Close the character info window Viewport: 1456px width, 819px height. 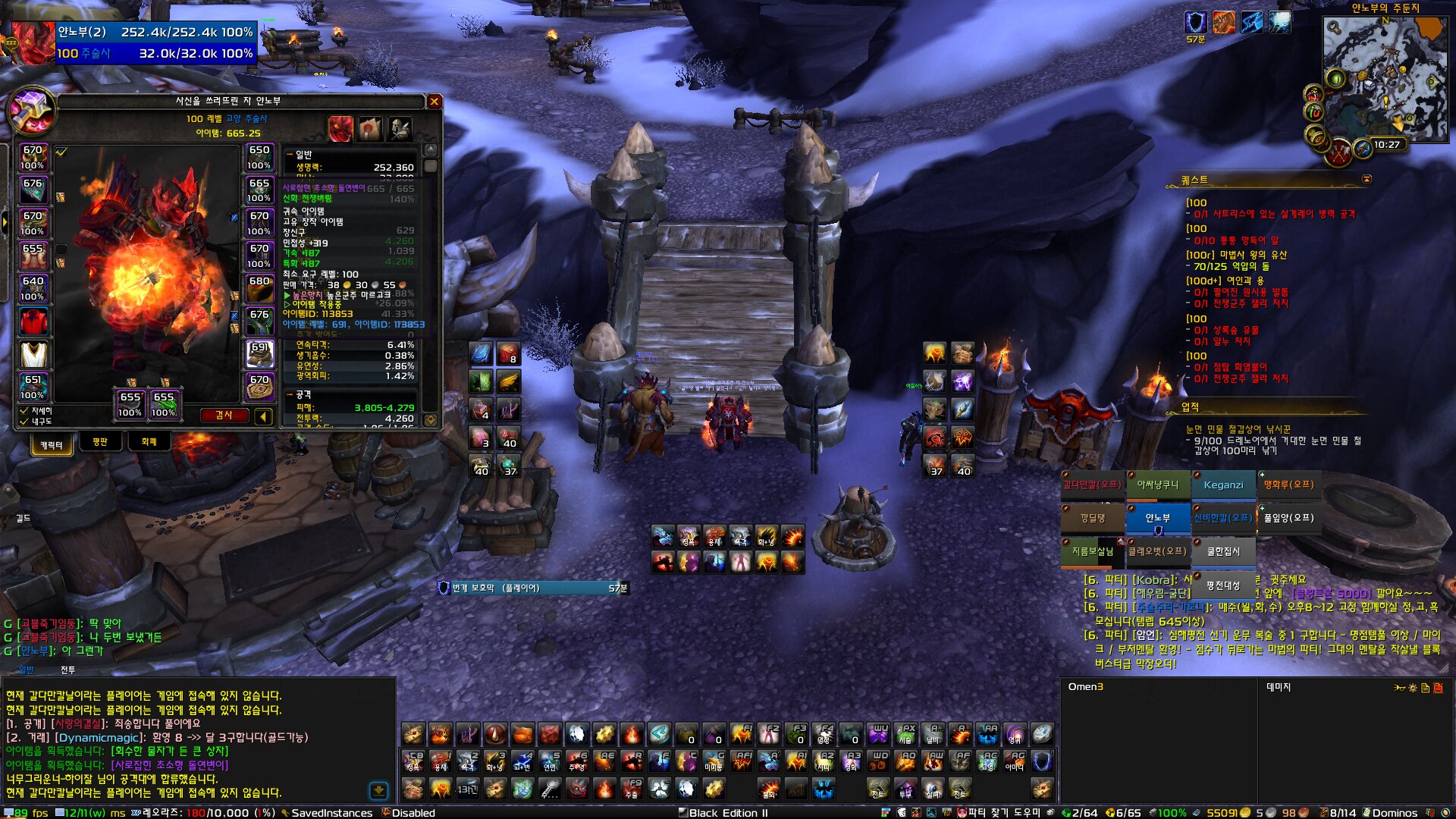[x=434, y=101]
